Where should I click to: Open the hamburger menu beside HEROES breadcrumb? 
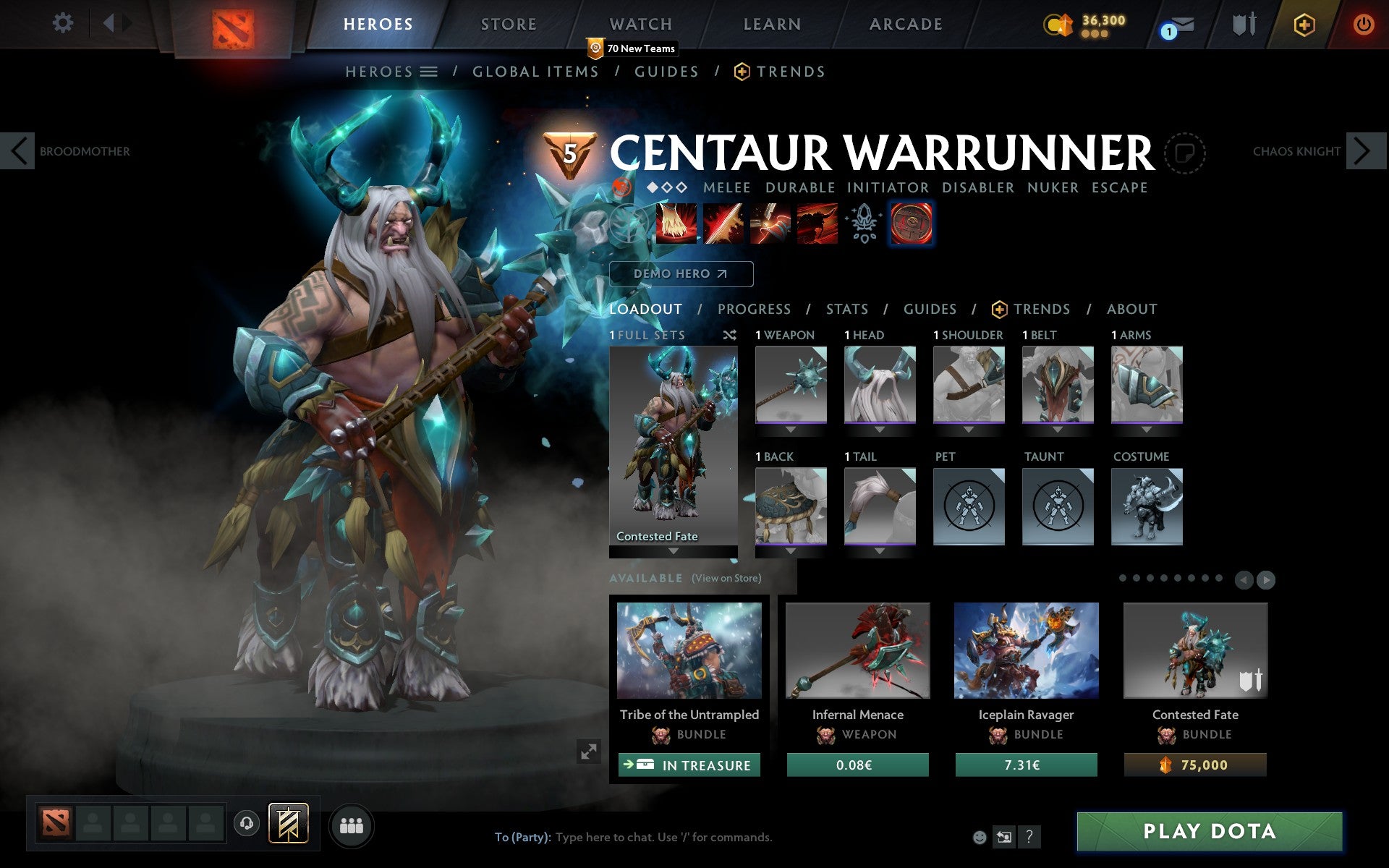pyautogui.click(x=429, y=72)
